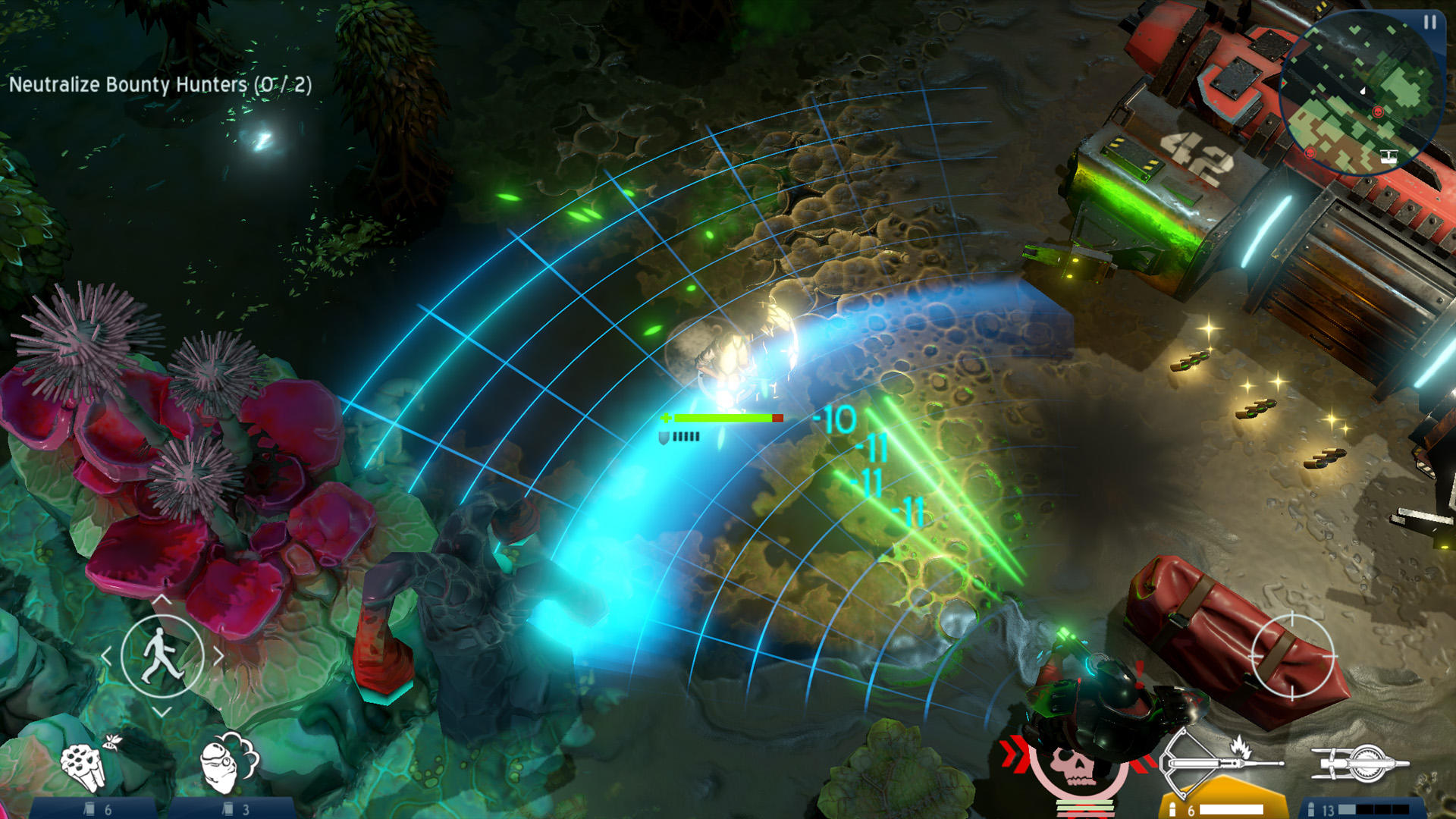
Task: Click the red enemy dot on the minimap
Action: point(1378,111)
